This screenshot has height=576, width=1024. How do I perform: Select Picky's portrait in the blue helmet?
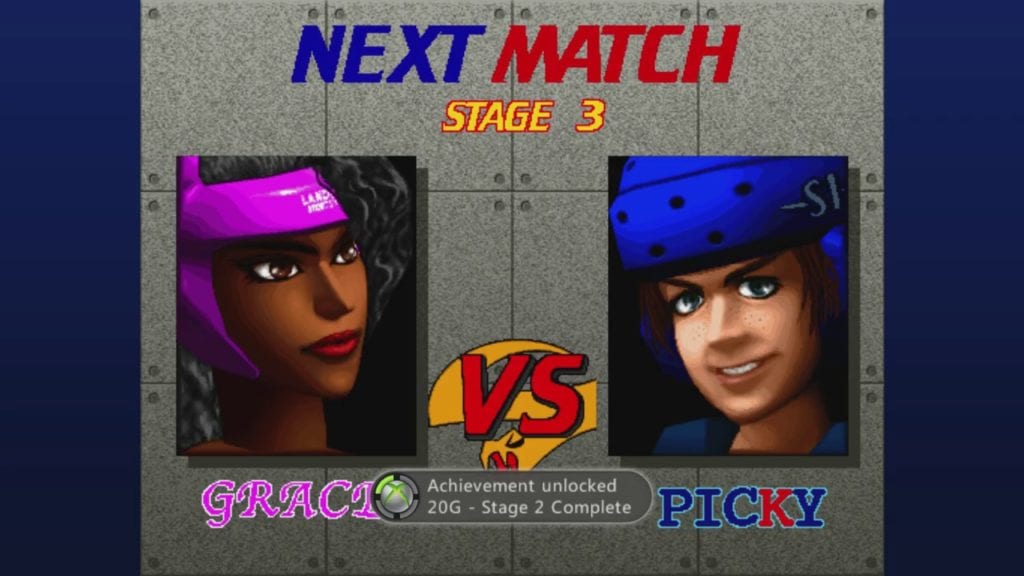point(728,305)
